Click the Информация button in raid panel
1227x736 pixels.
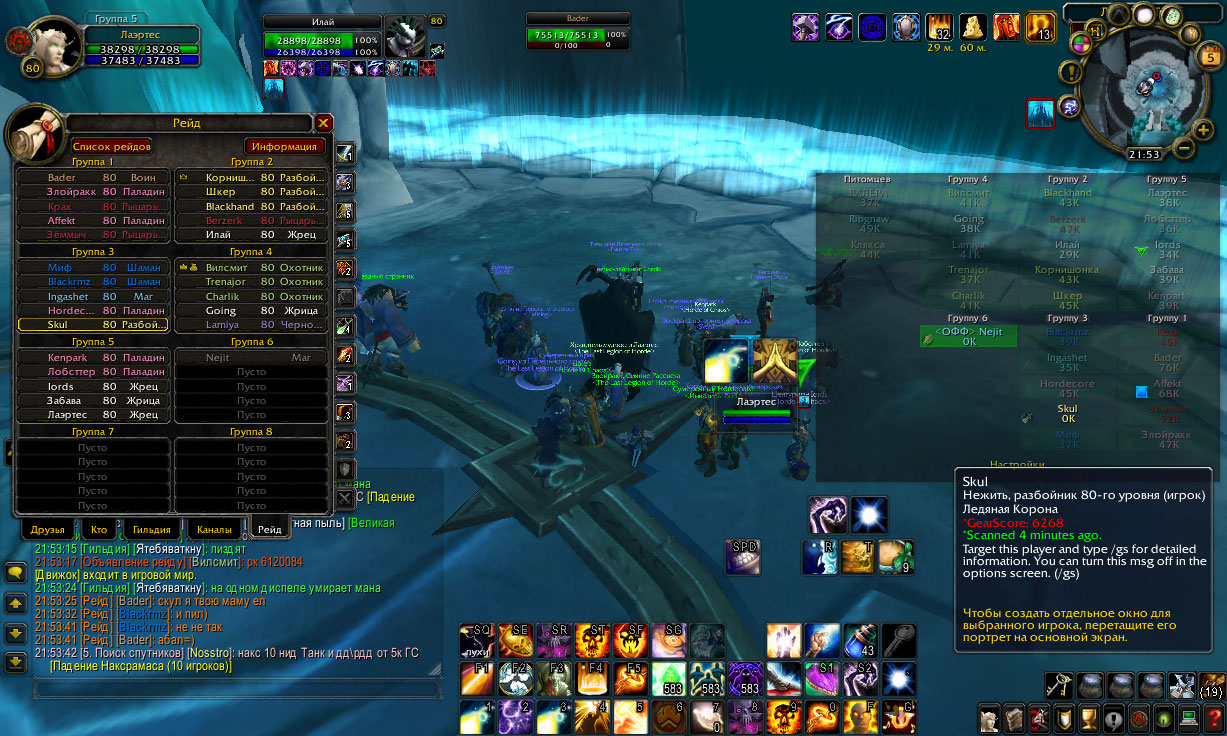(285, 146)
